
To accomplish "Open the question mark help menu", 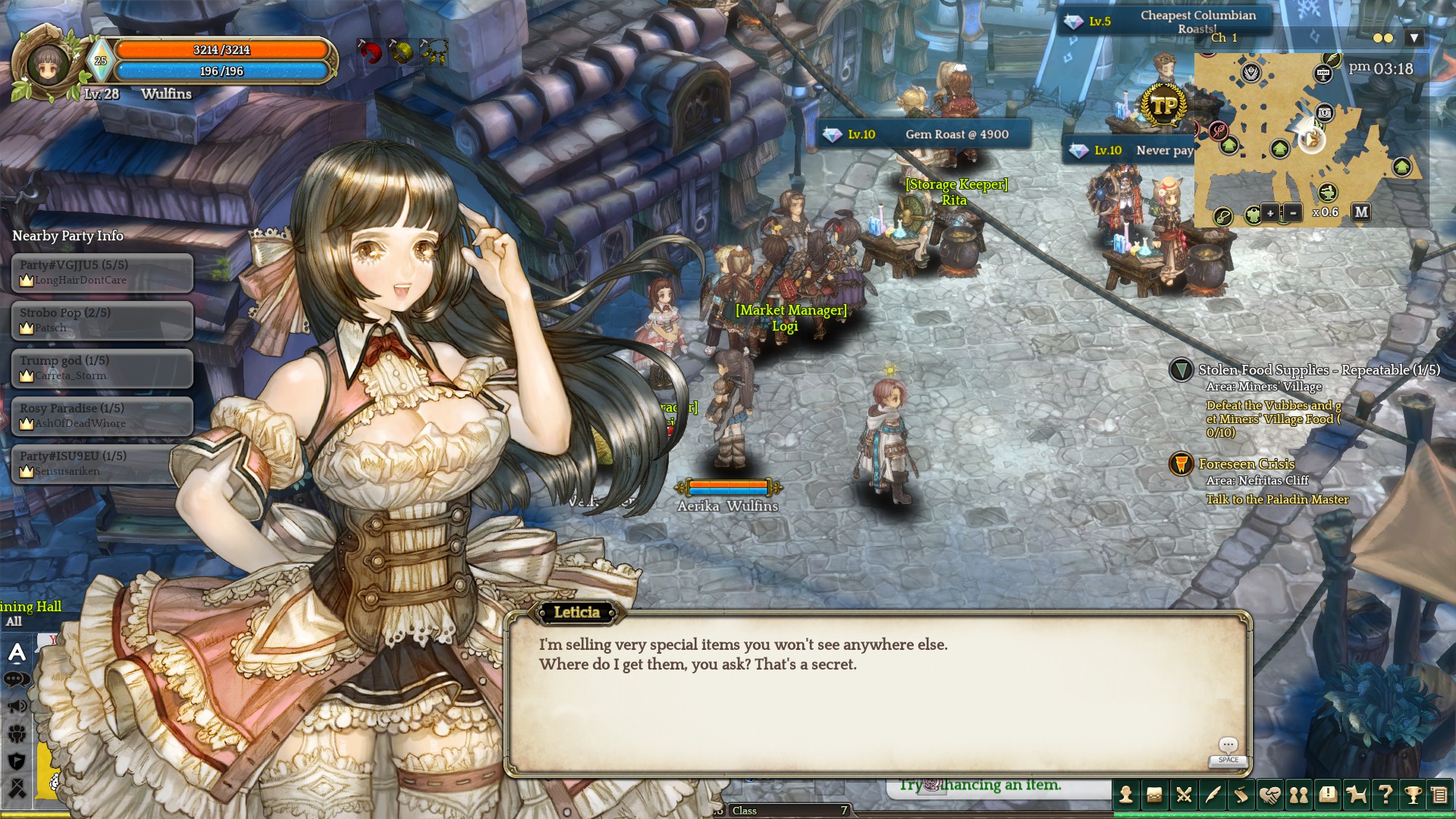I will 1385,794.
